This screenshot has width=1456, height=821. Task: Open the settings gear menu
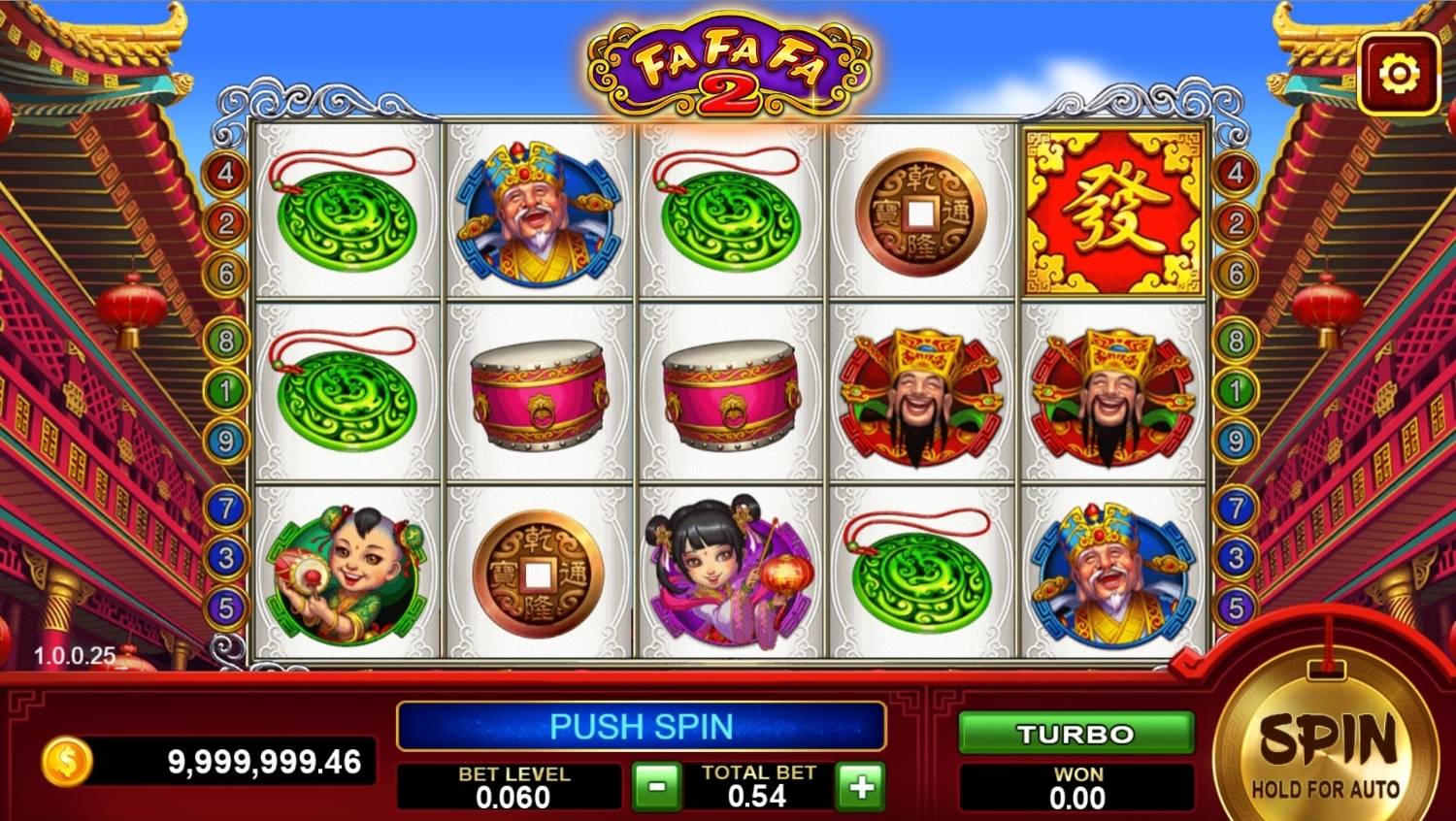tap(1399, 75)
